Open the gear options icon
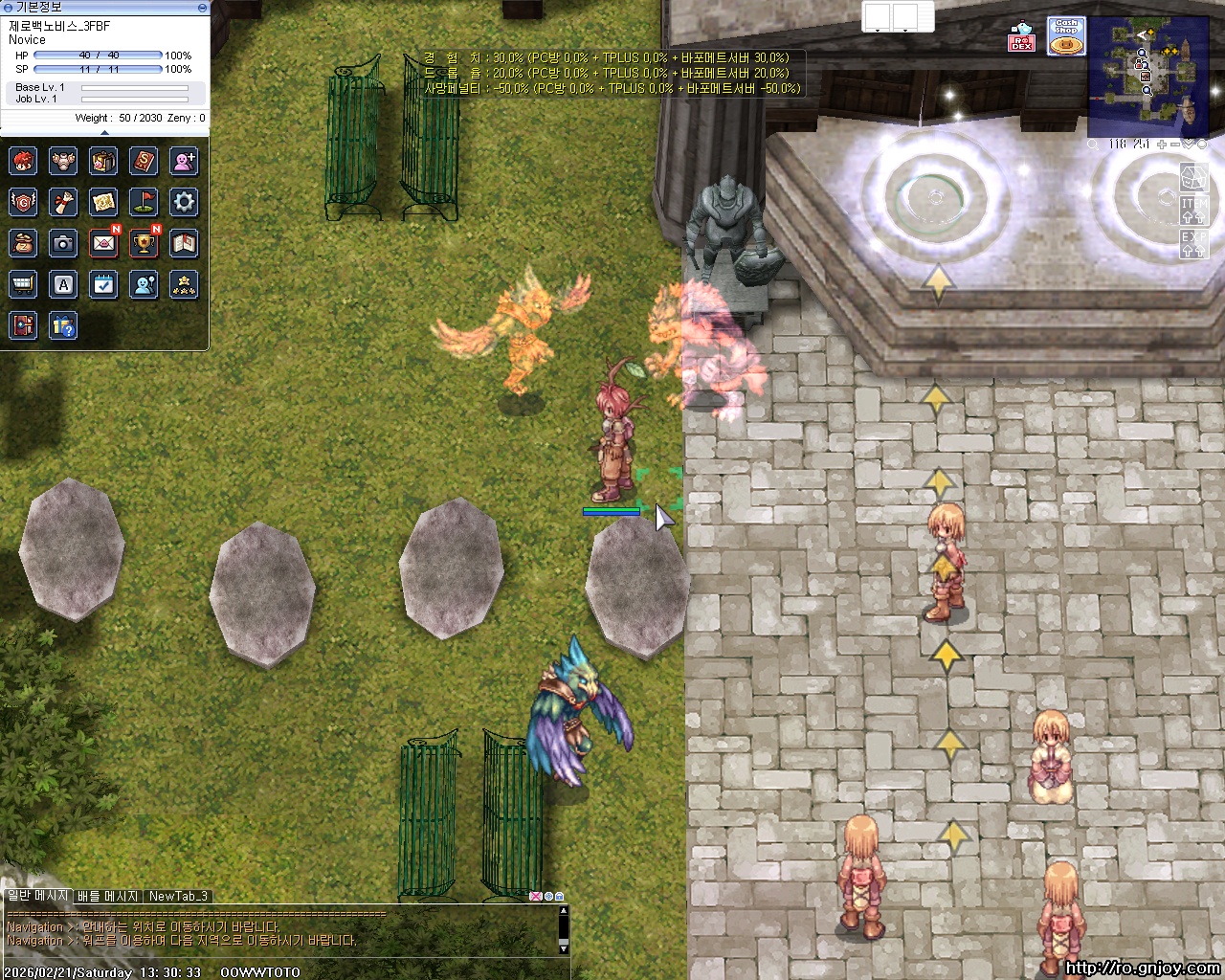Screen dimensions: 1225x980 pyautogui.click(x=184, y=202)
